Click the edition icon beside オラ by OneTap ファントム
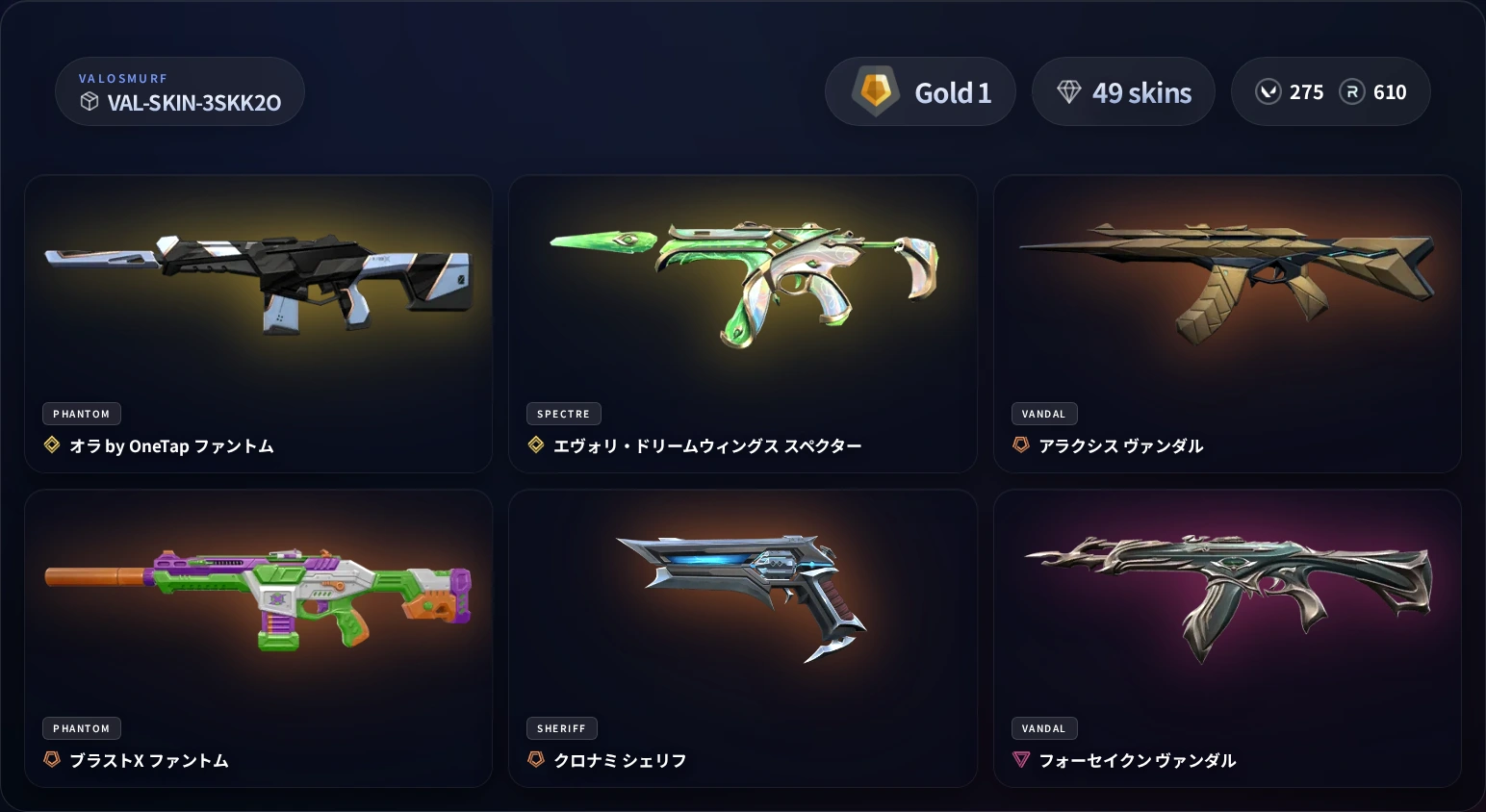 tap(52, 445)
